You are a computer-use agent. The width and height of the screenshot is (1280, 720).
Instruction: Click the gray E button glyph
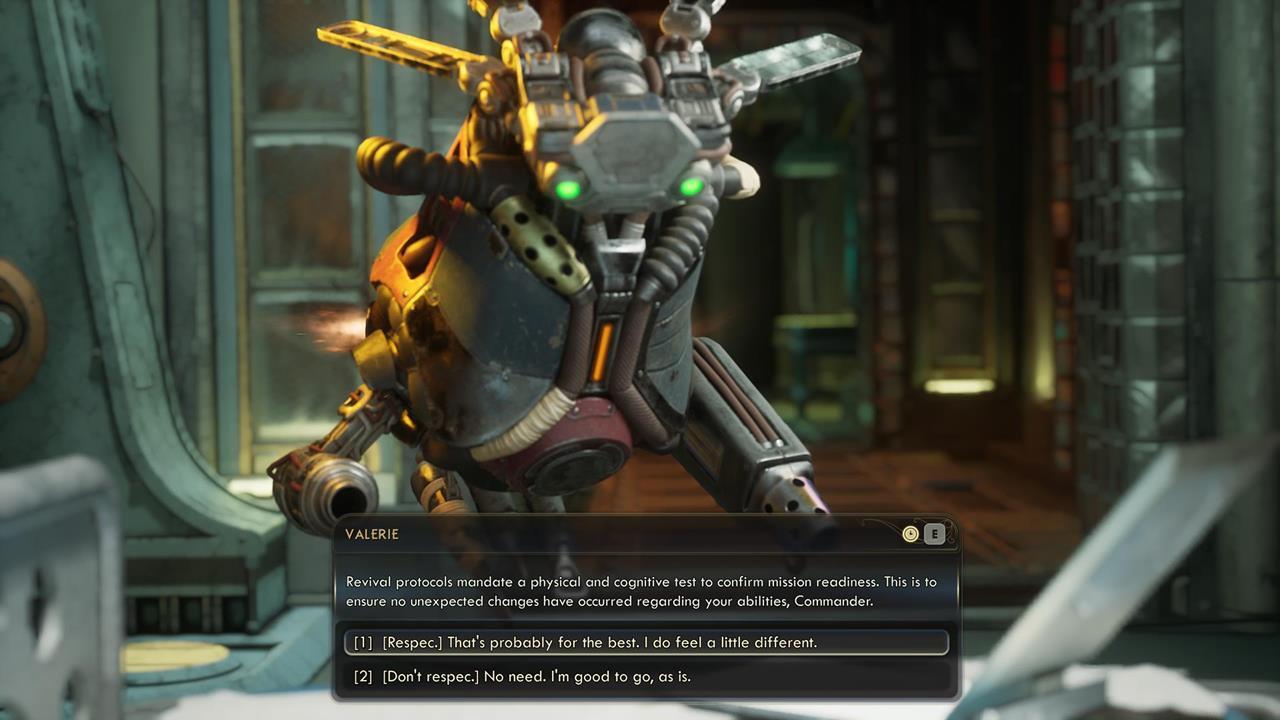pos(935,533)
